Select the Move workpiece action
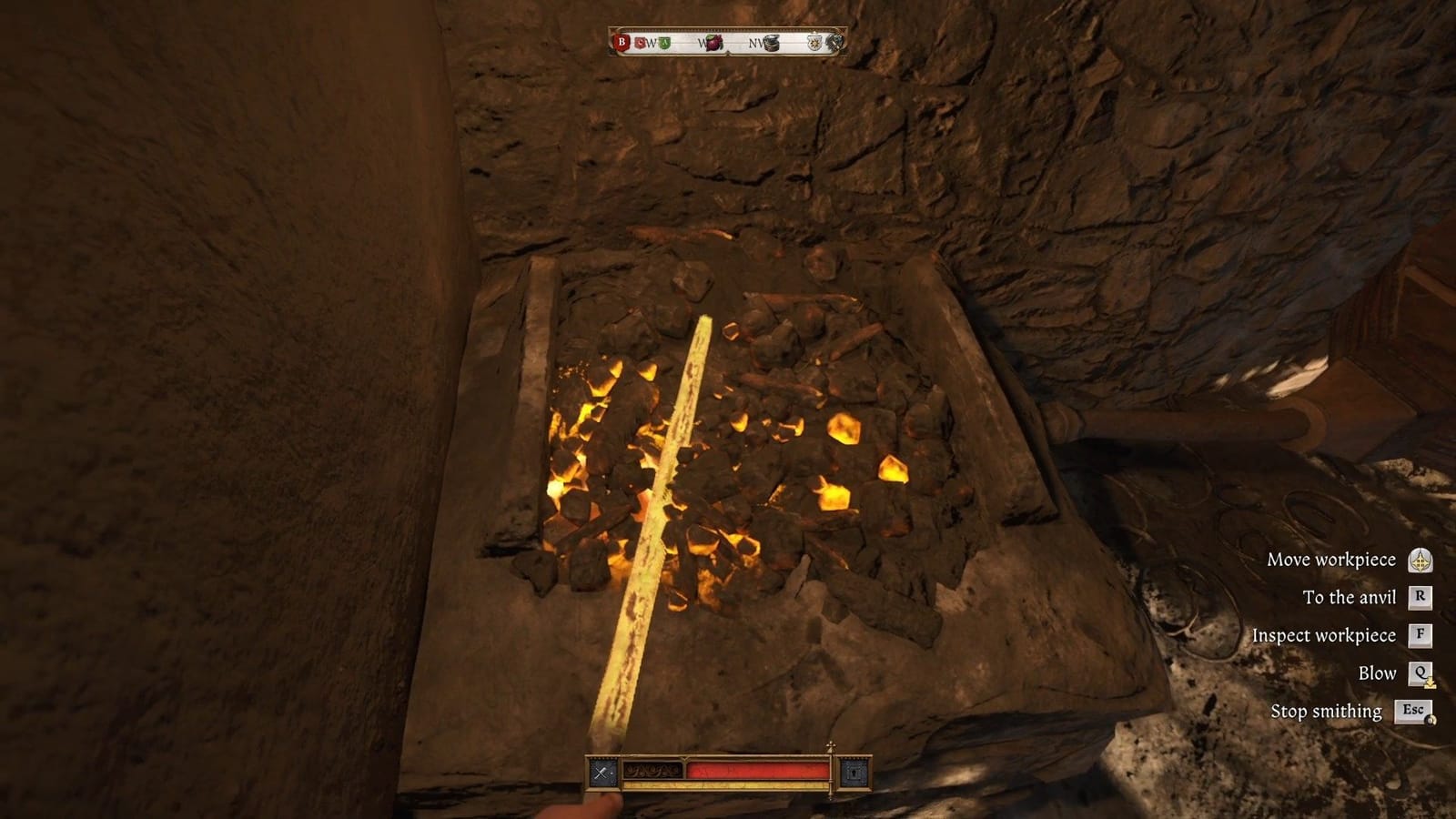This screenshot has height=819, width=1456. (1332, 559)
